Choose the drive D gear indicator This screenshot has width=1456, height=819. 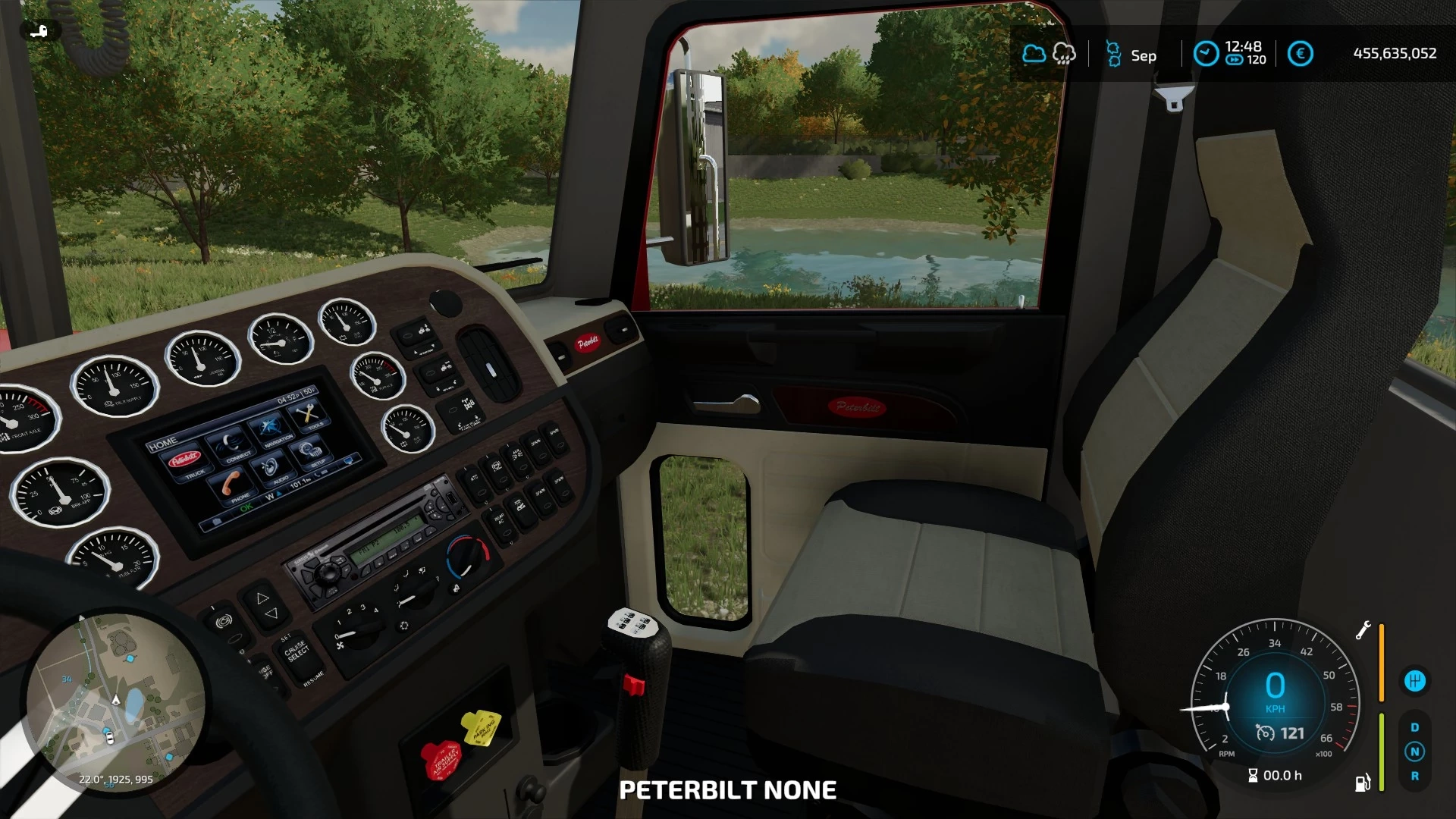pyautogui.click(x=1414, y=727)
